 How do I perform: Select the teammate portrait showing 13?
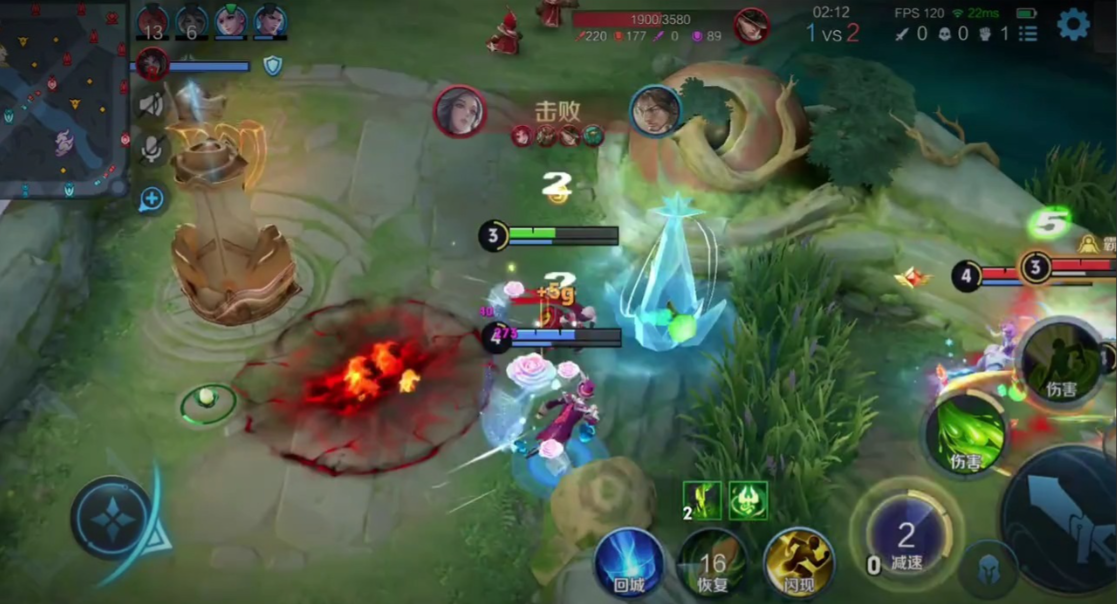[153, 22]
